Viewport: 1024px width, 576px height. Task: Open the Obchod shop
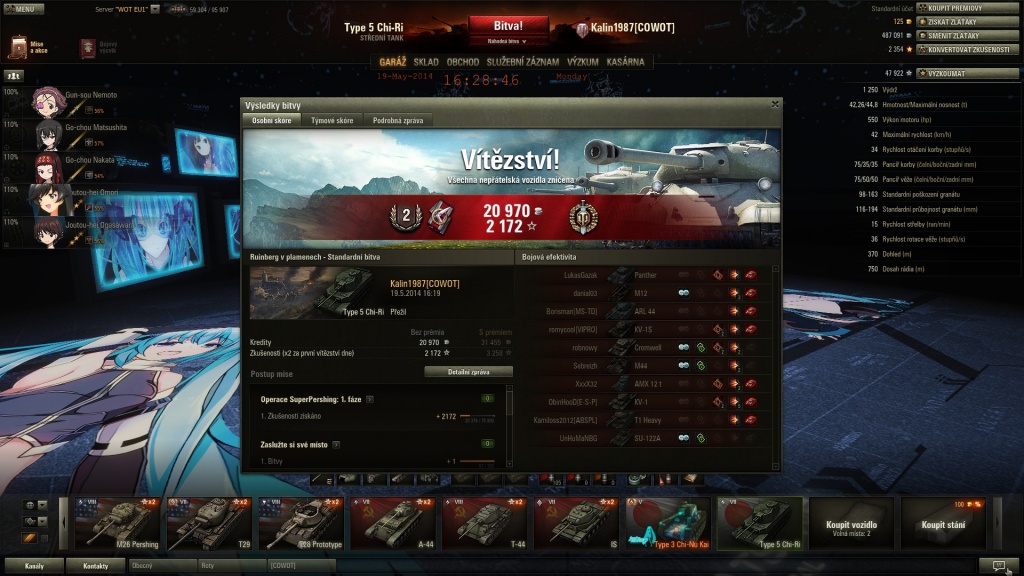[x=463, y=62]
